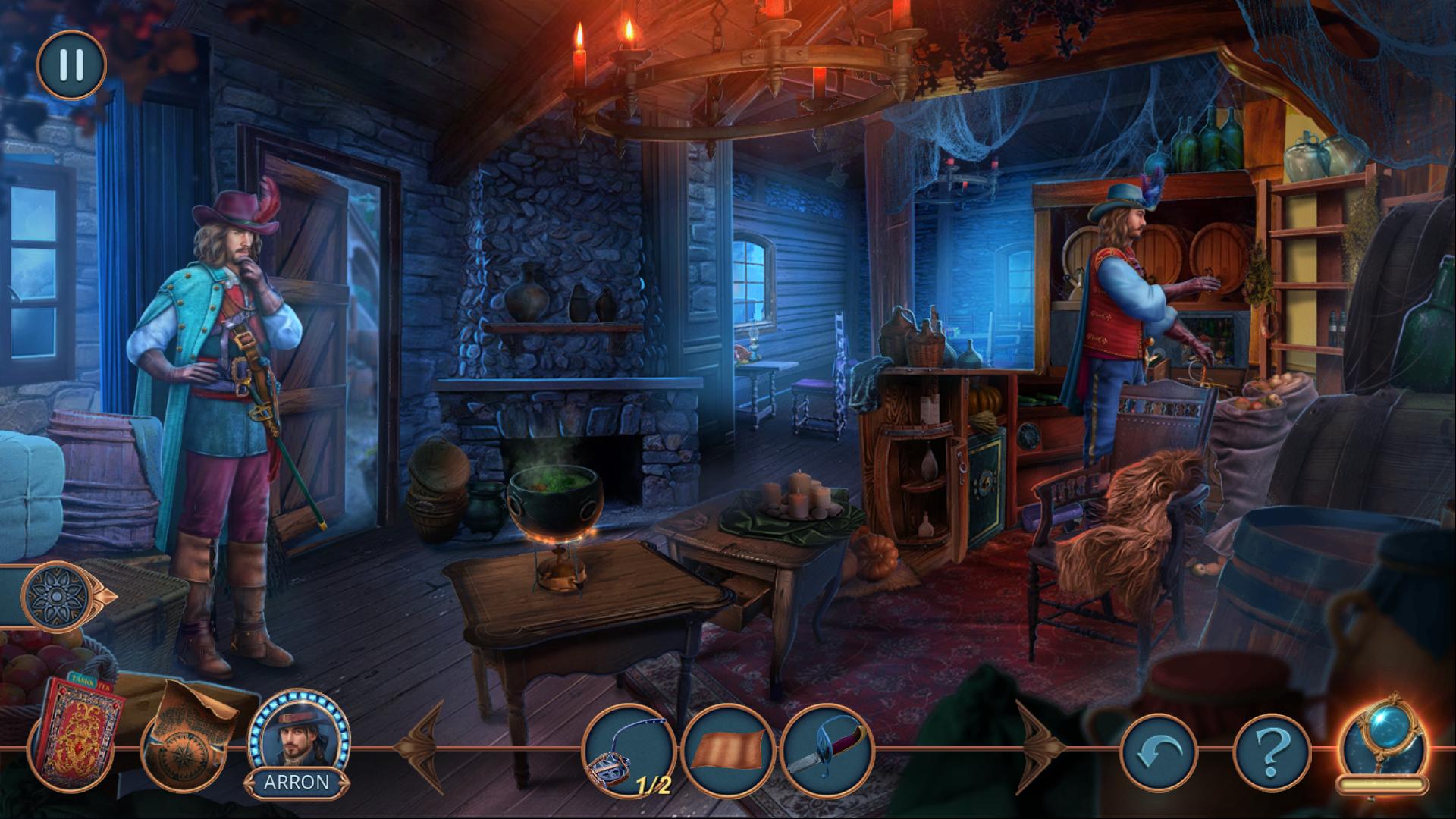Pause the game
Viewport: 1456px width, 819px height.
[x=71, y=65]
